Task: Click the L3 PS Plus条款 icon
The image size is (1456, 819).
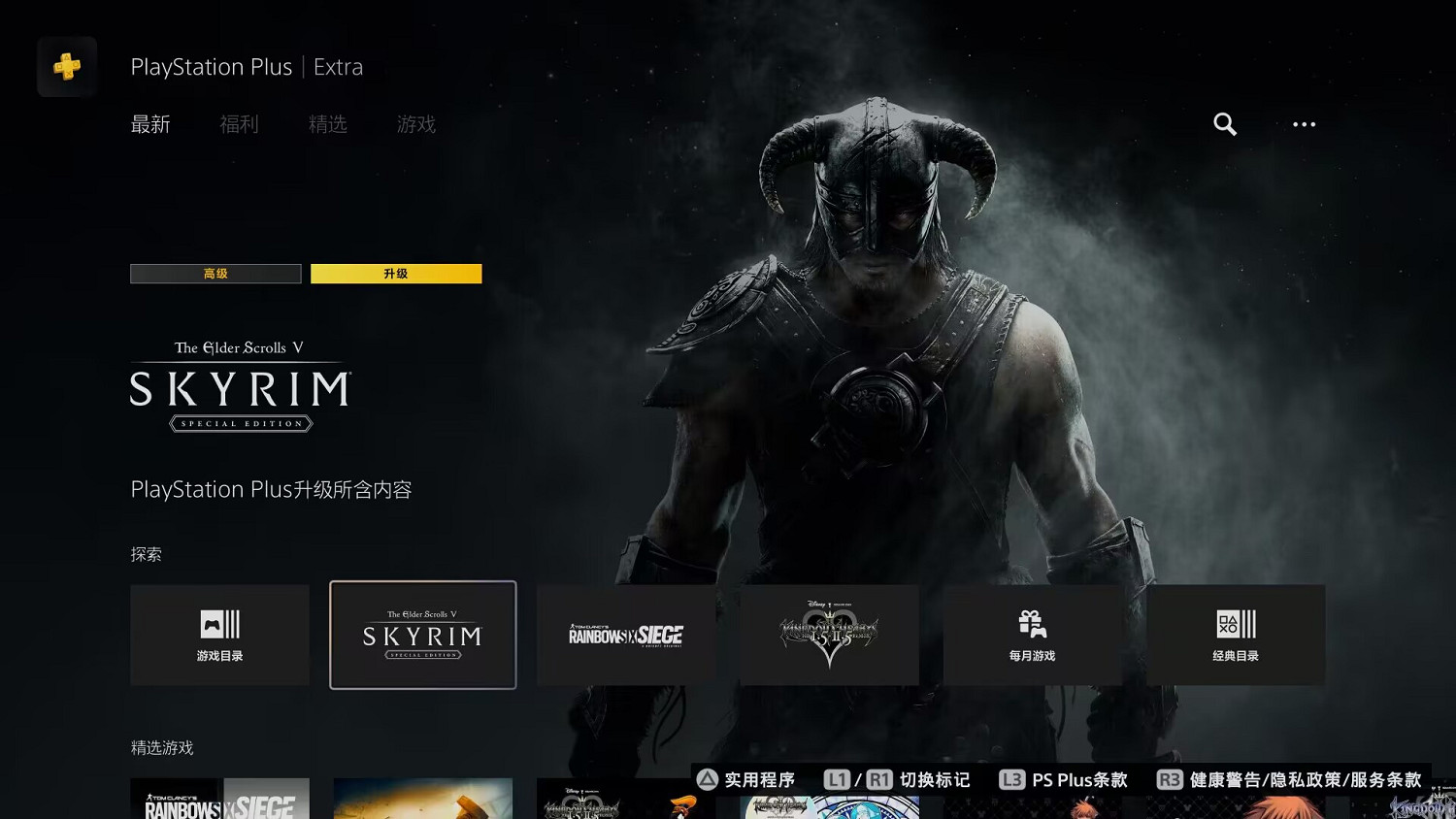Action: (x=1012, y=779)
